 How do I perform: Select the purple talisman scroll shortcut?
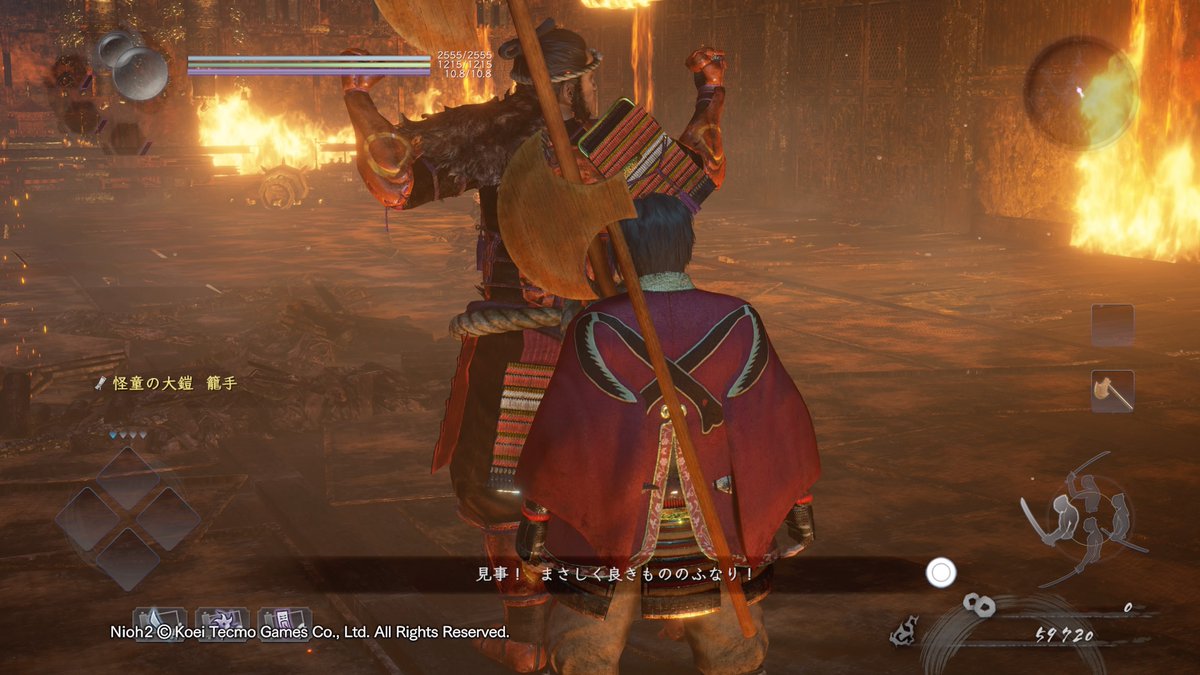[284, 622]
